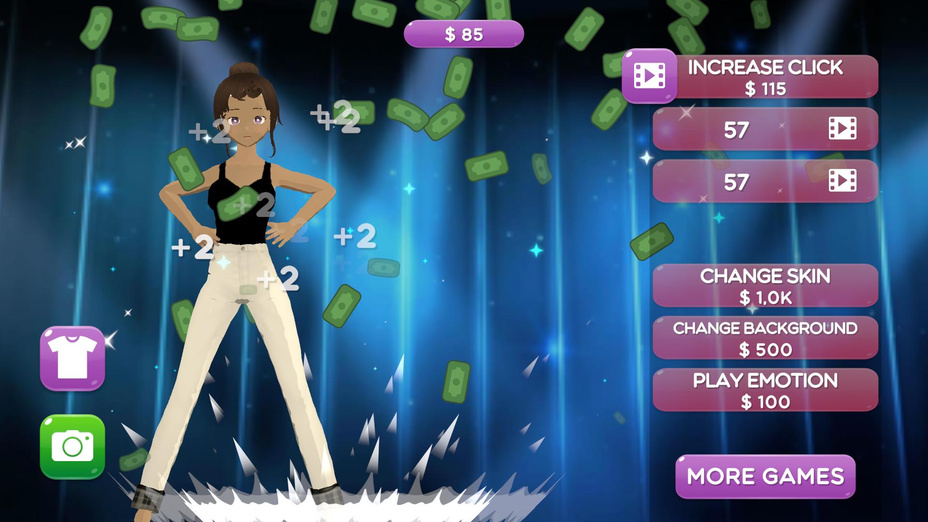
Task: Open the Change Skin option
Action: (x=765, y=286)
